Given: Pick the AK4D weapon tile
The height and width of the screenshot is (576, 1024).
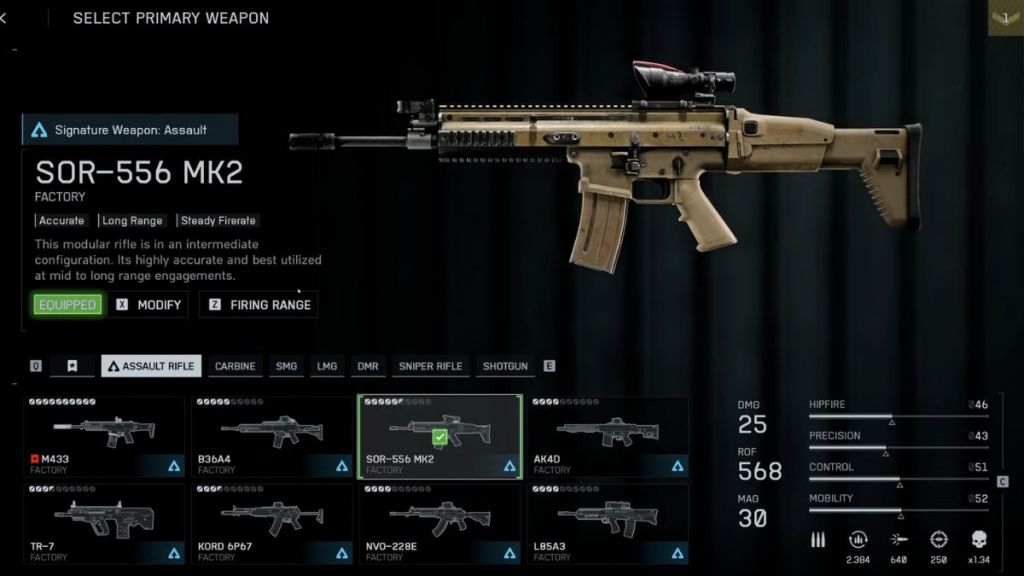Looking at the screenshot, I should pos(608,436).
